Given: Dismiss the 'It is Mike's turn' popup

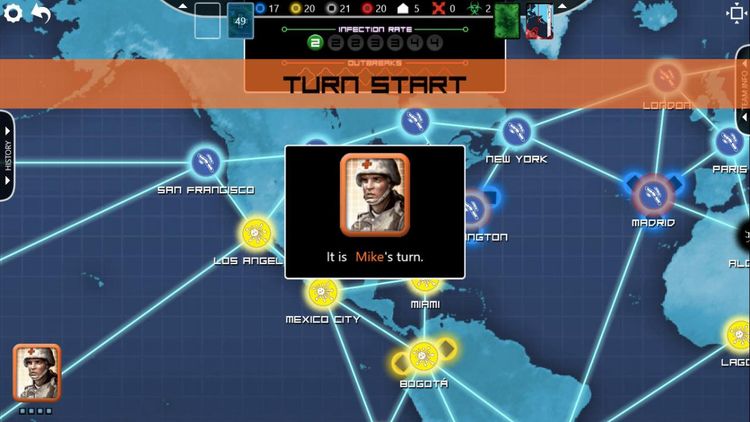Looking at the screenshot, I should (x=375, y=211).
